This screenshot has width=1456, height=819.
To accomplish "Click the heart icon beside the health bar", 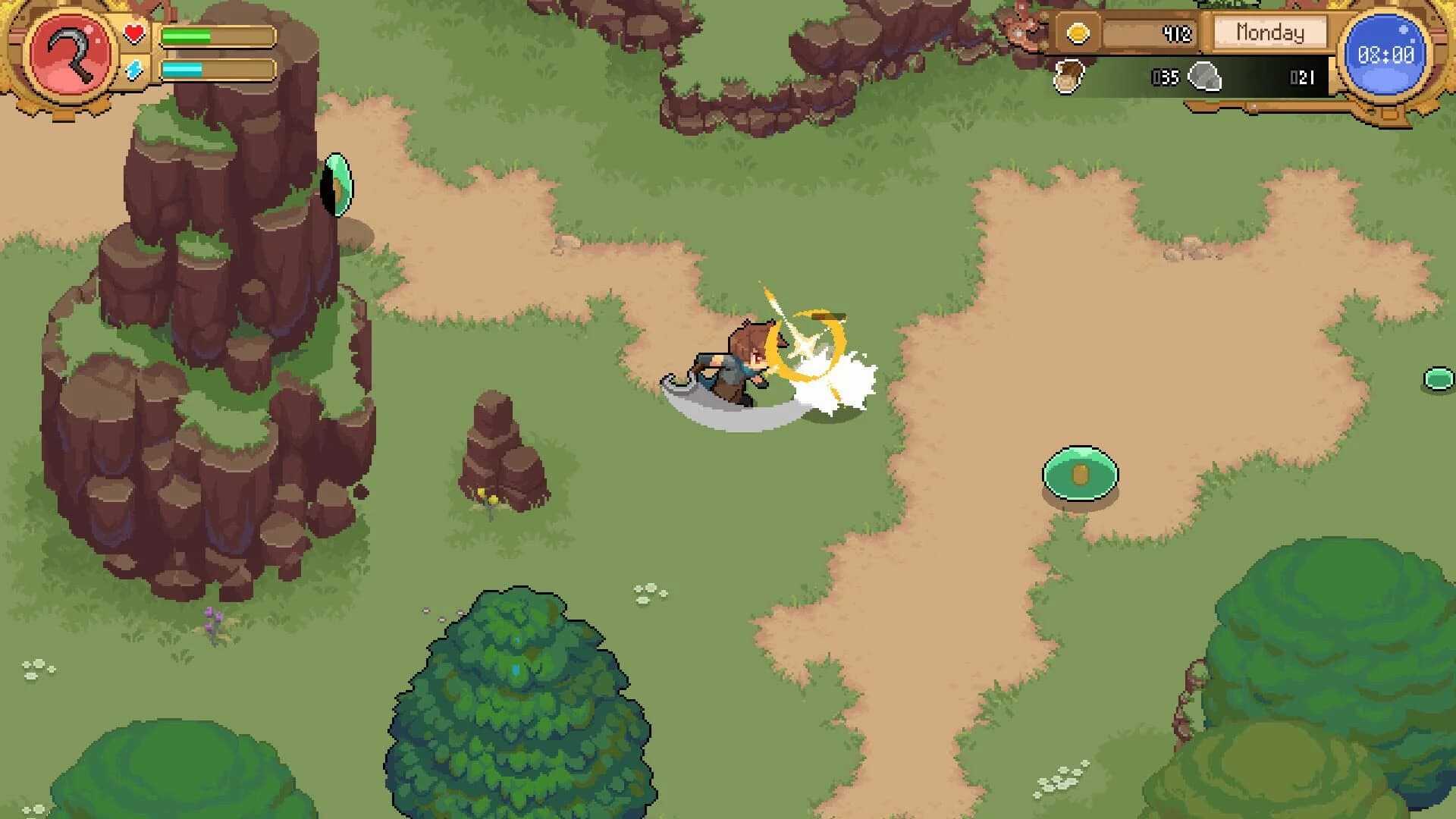I will [133, 32].
